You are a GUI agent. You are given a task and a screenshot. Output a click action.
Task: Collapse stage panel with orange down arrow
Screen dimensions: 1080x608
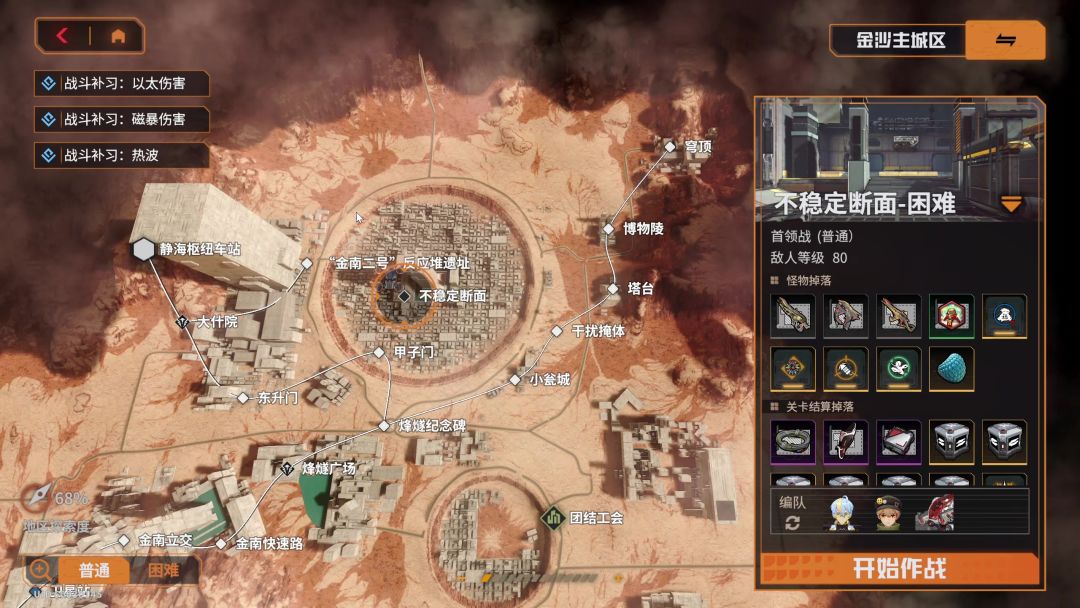tap(1012, 205)
